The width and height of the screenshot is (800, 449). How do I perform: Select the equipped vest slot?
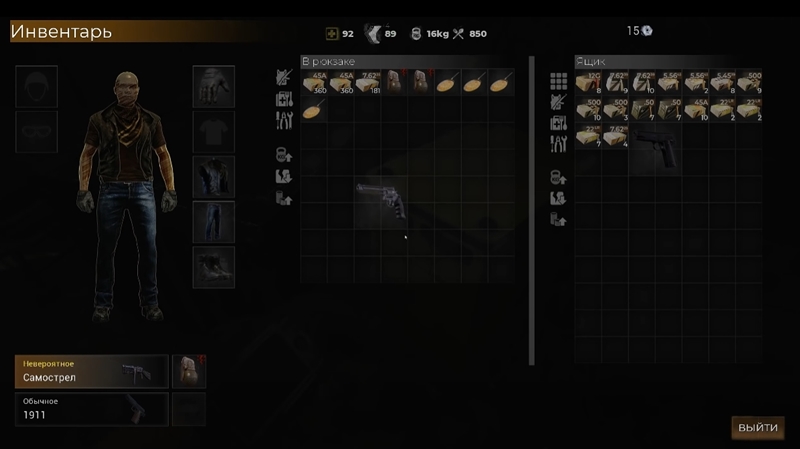tap(213, 176)
